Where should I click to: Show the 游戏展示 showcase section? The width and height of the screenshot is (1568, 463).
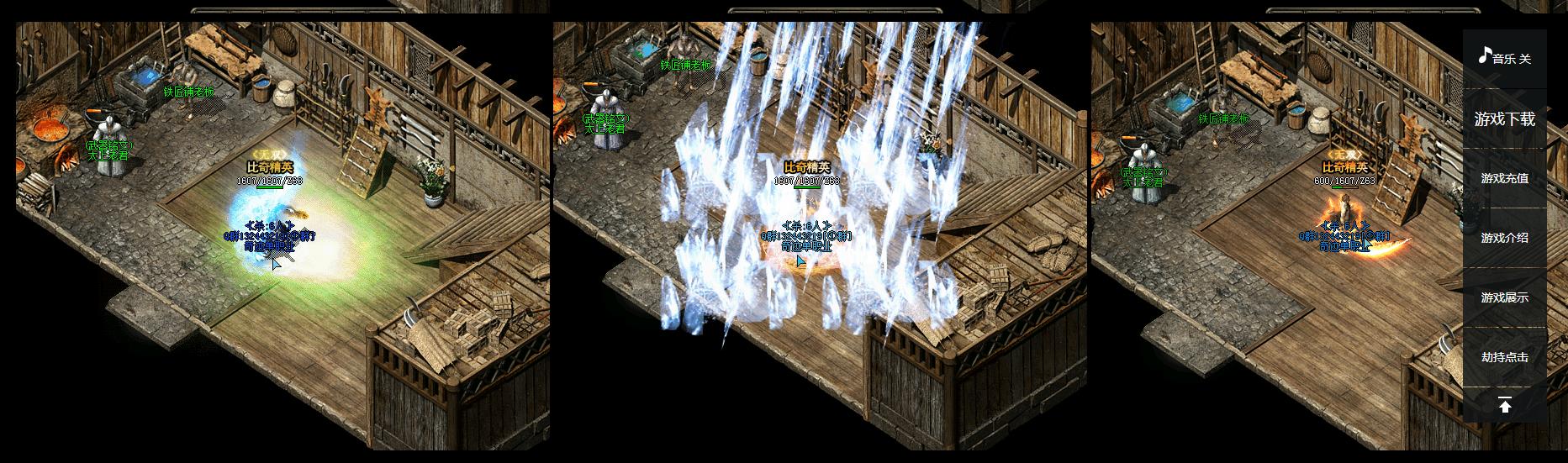click(x=1504, y=297)
